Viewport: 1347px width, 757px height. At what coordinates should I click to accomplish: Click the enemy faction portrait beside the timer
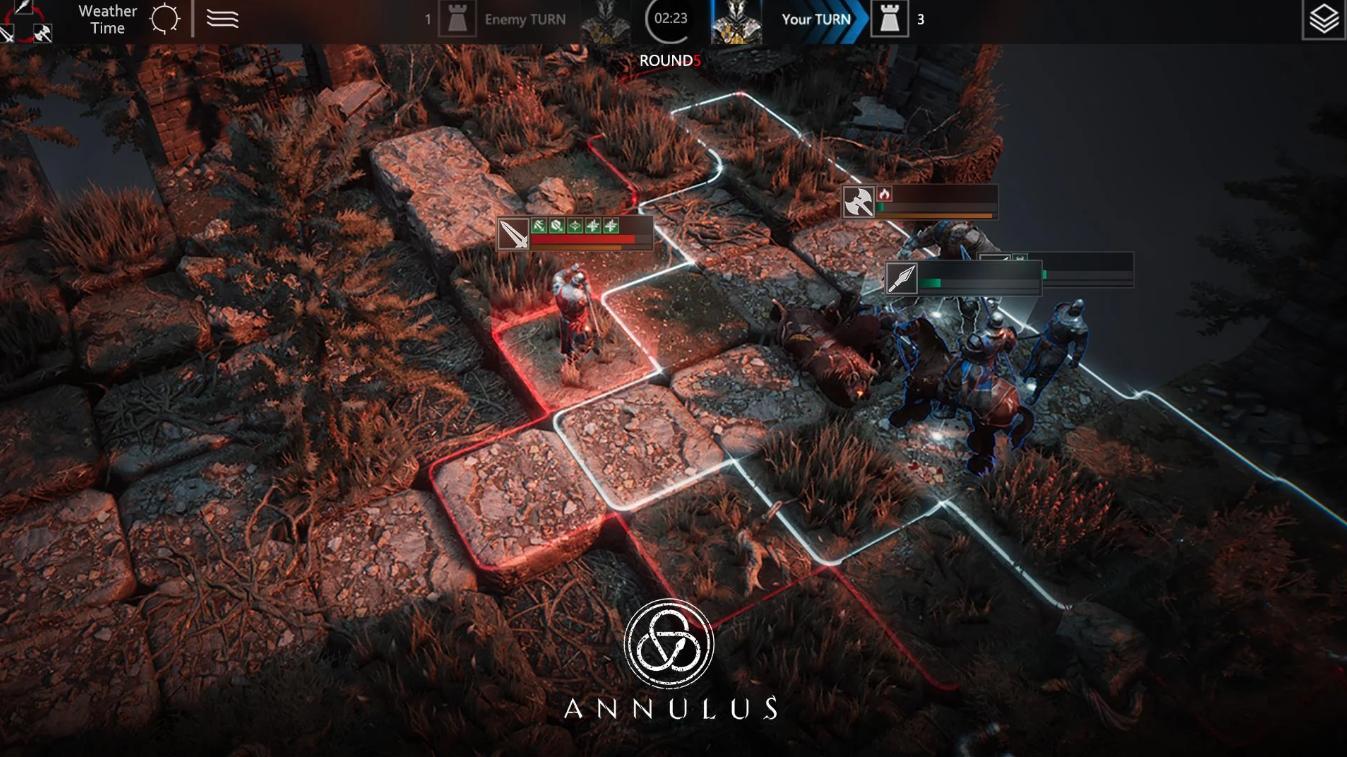604,18
